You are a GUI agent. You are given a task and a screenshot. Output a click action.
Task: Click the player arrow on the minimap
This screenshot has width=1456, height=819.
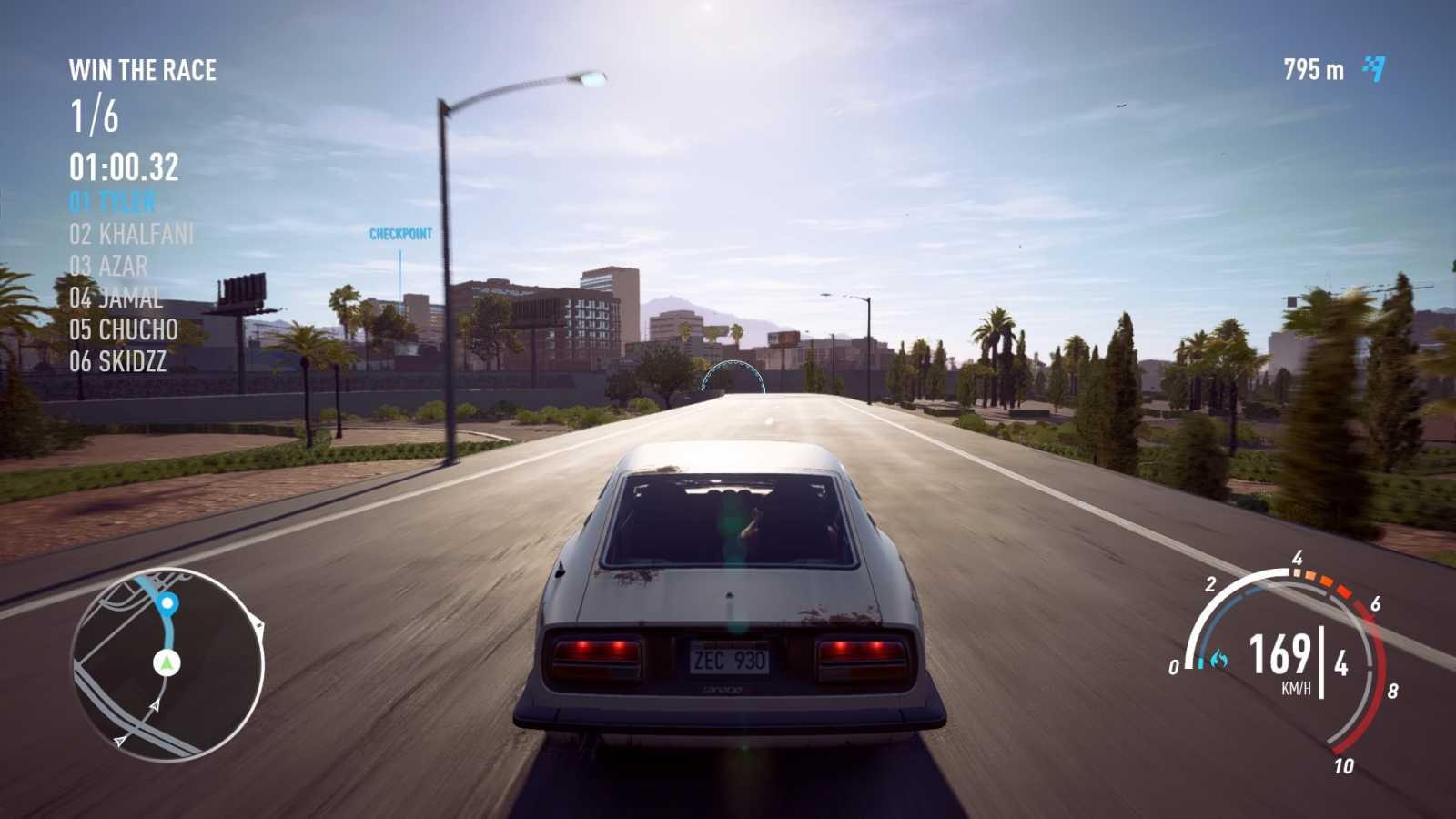point(166,662)
